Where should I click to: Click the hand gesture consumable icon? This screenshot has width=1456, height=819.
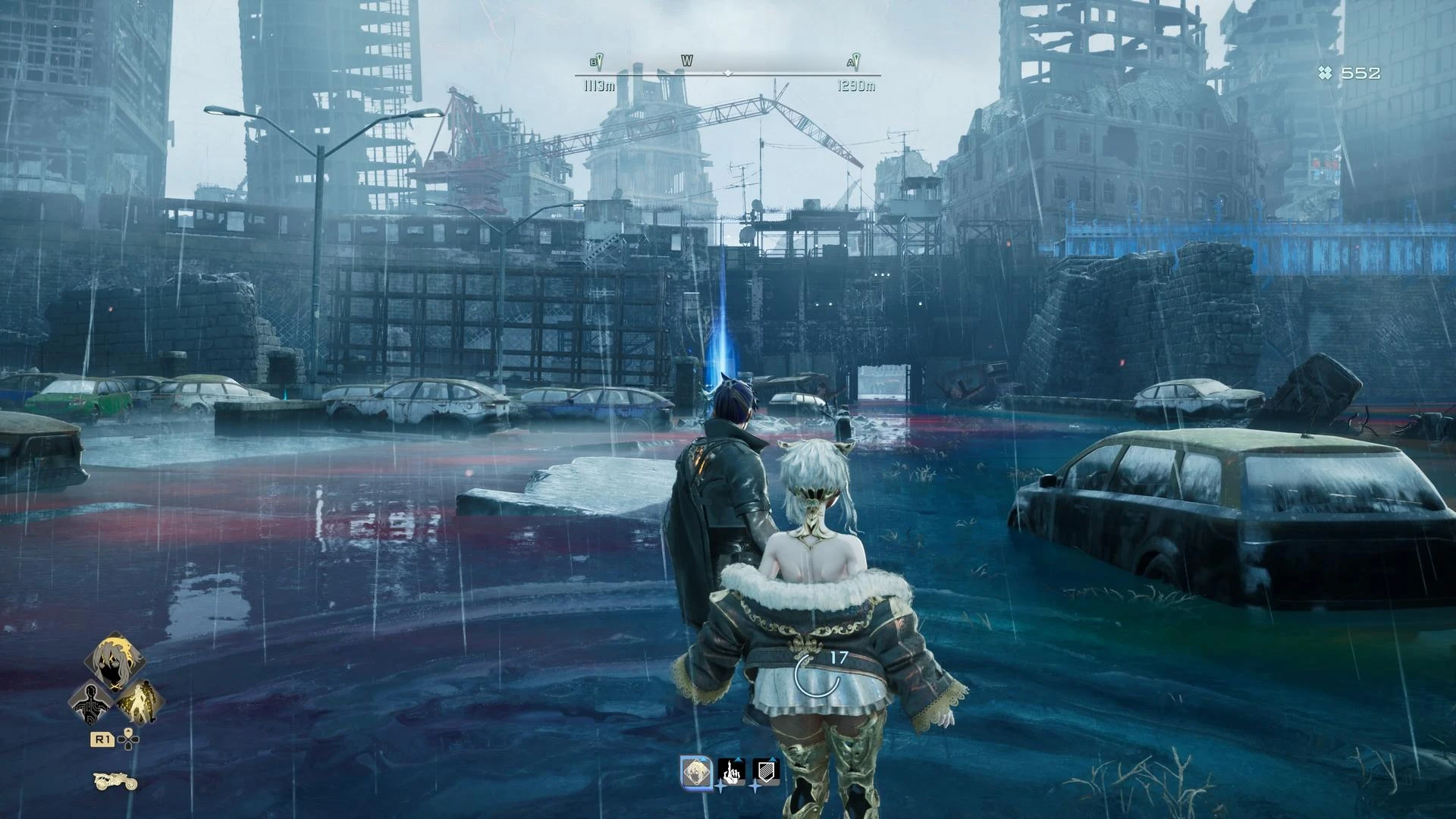pos(733,773)
